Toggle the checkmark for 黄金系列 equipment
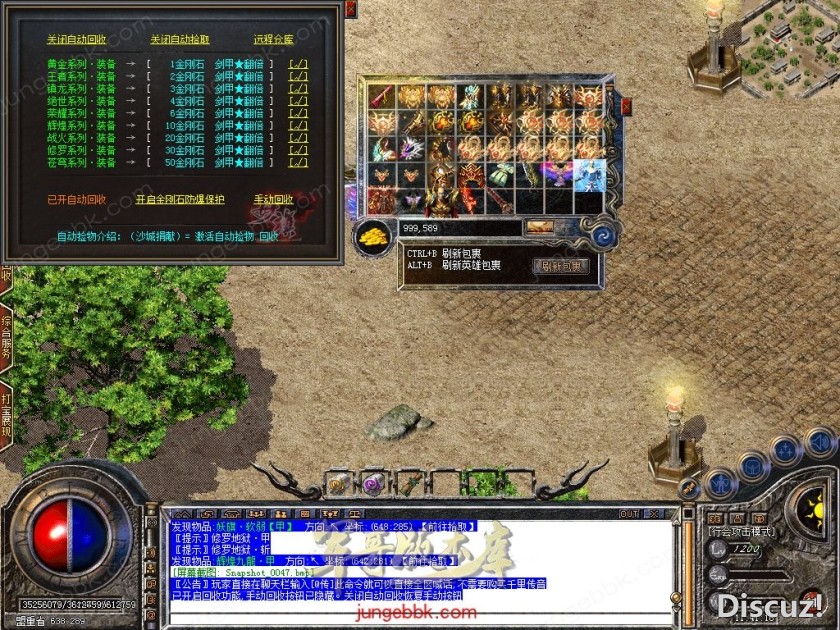Viewport: 840px width, 630px height. pyautogui.click(x=298, y=64)
